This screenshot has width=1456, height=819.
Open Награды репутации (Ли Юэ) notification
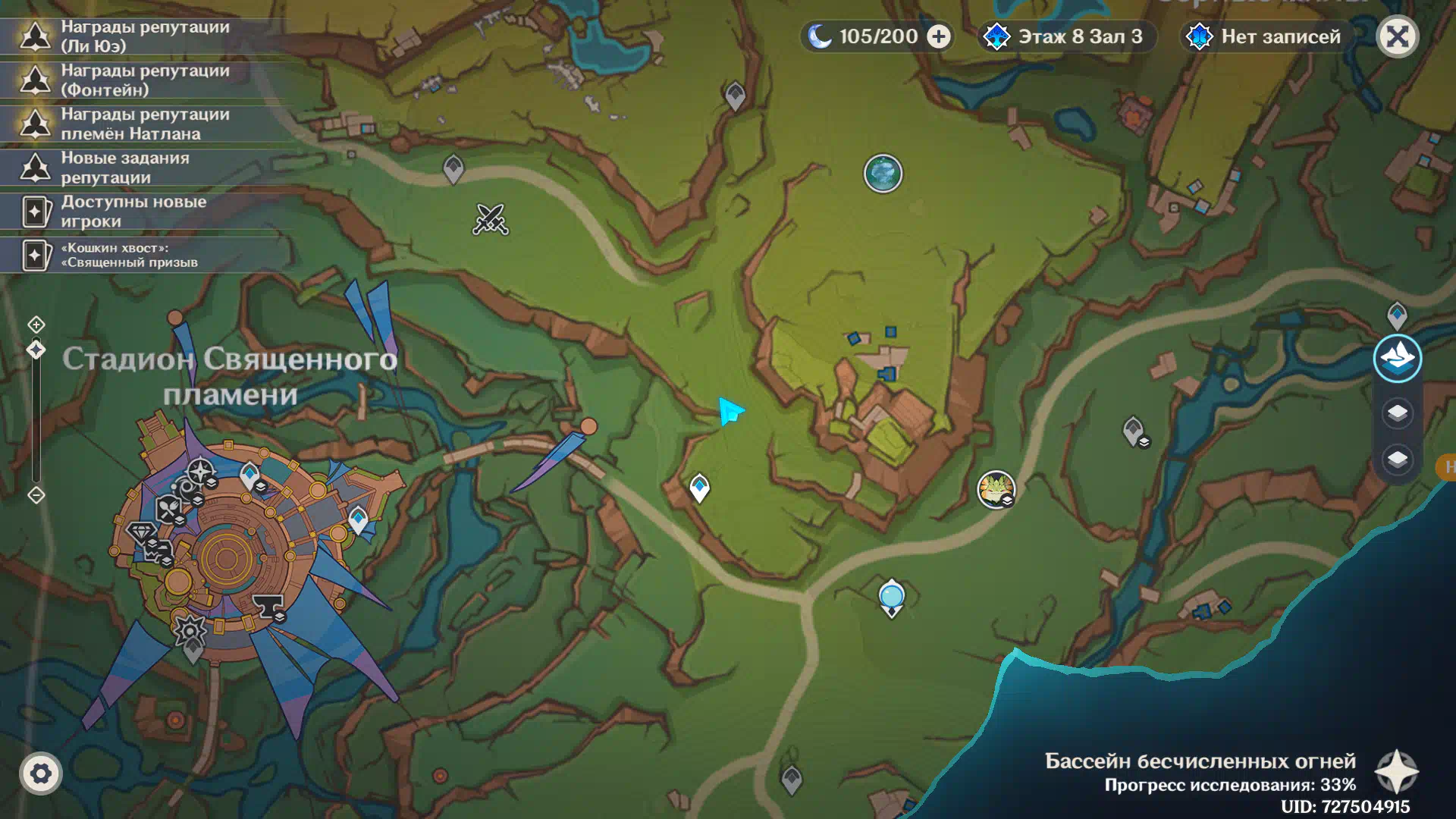click(x=144, y=36)
